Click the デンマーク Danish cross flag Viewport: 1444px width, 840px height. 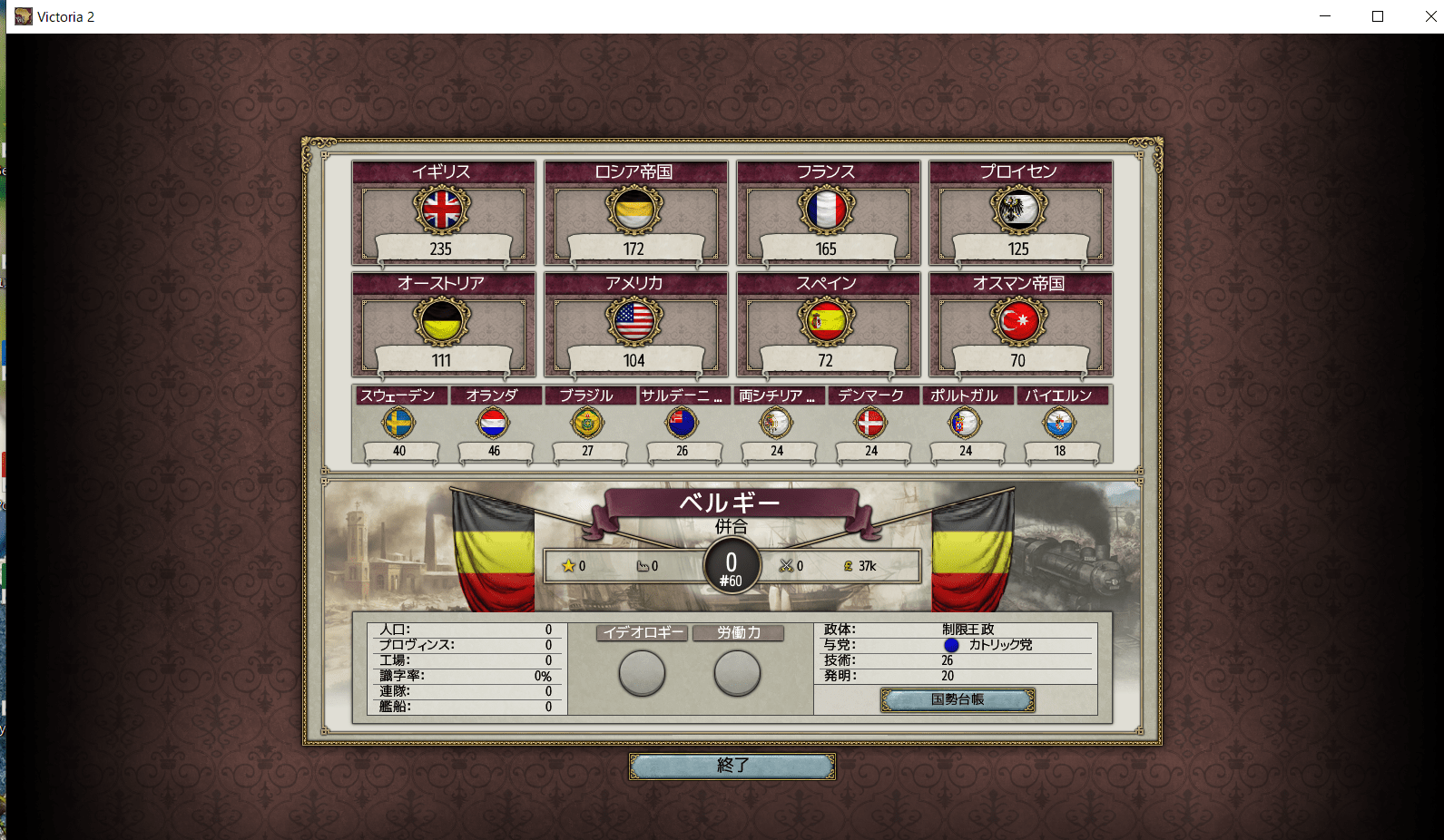click(871, 423)
